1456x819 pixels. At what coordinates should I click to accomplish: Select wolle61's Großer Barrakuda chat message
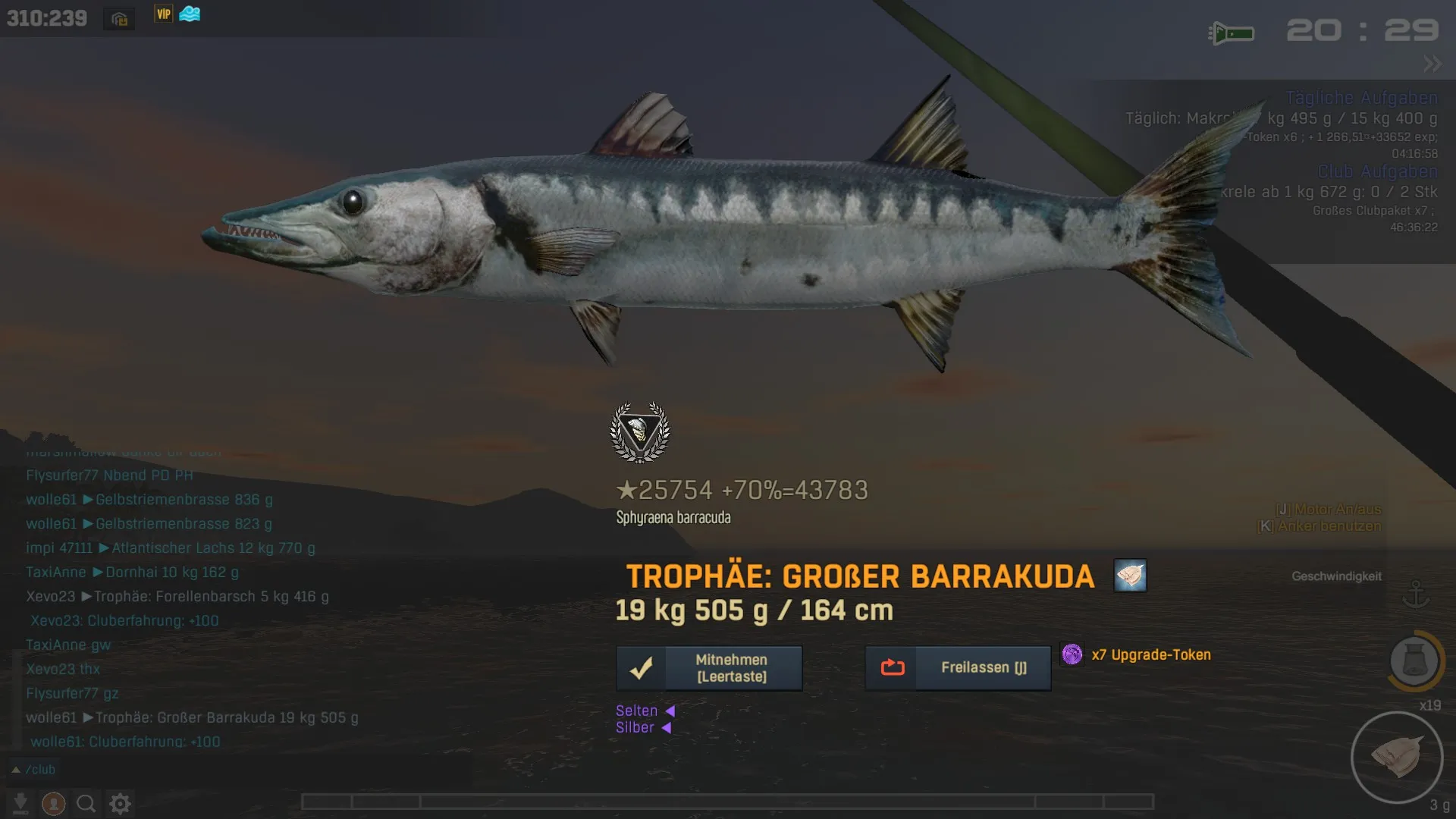[192, 717]
